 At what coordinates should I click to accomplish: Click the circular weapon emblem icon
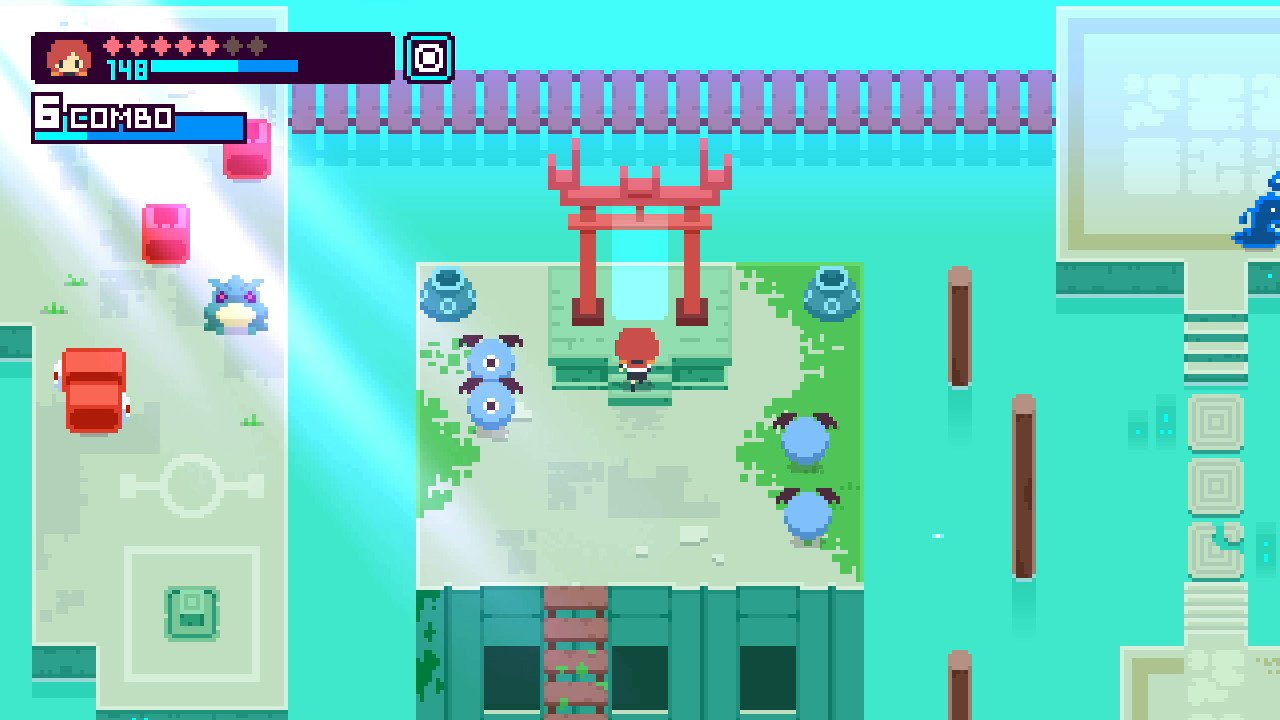428,56
